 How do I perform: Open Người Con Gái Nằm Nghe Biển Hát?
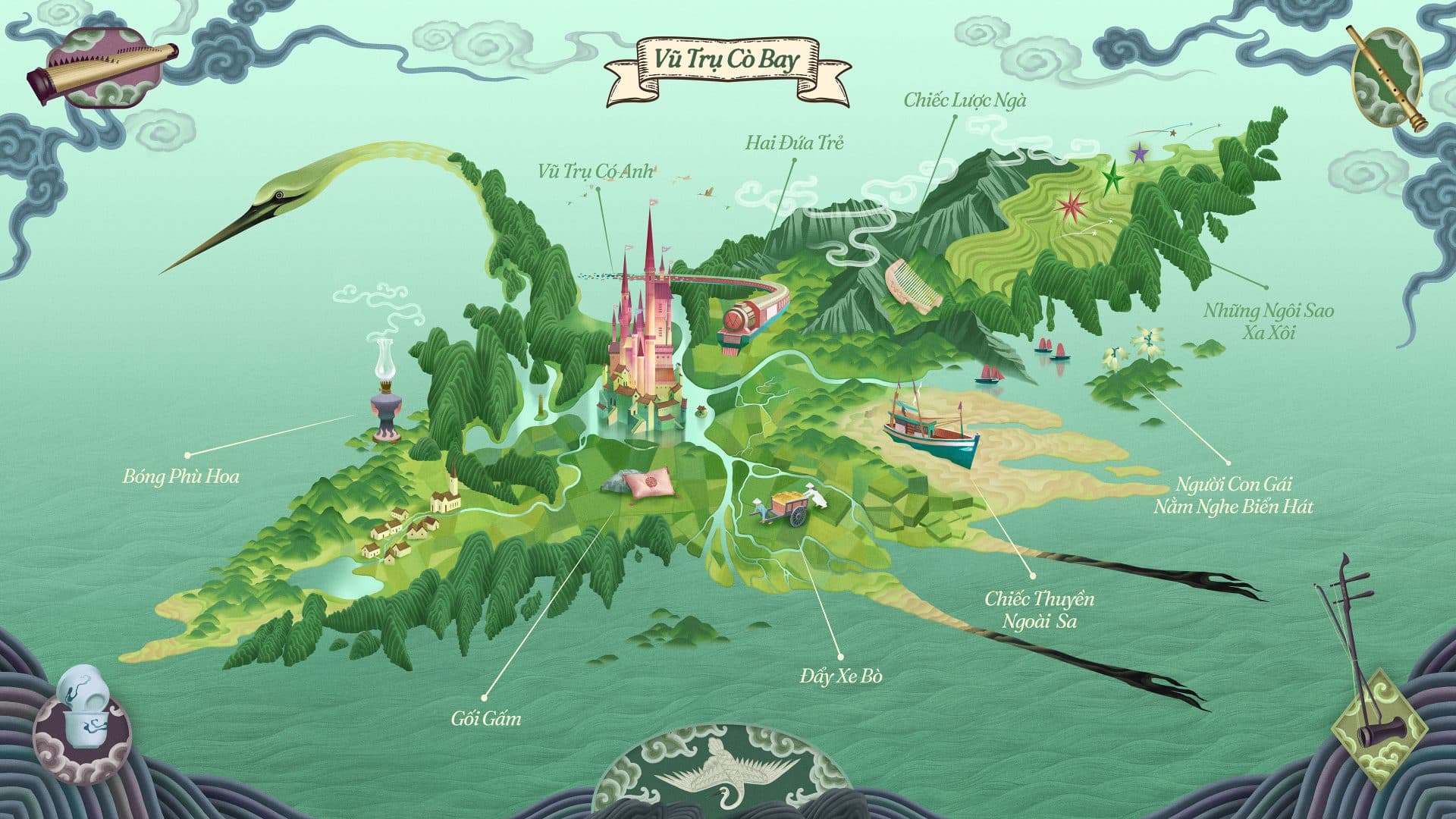pyautogui.click(x=1233, y=494)
